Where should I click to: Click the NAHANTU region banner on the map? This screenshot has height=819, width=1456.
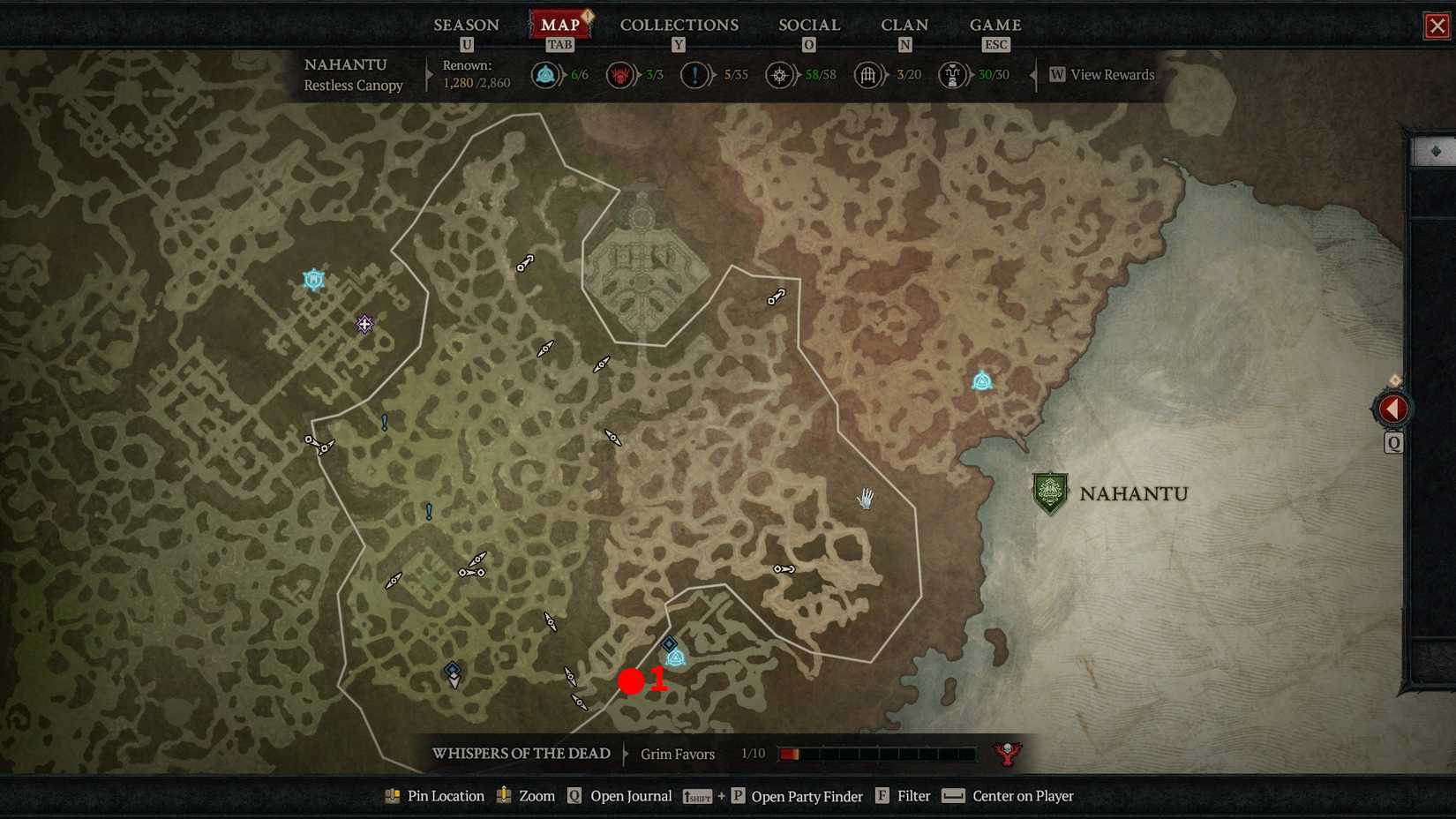pyautogui.click(x=1050, y=492)
